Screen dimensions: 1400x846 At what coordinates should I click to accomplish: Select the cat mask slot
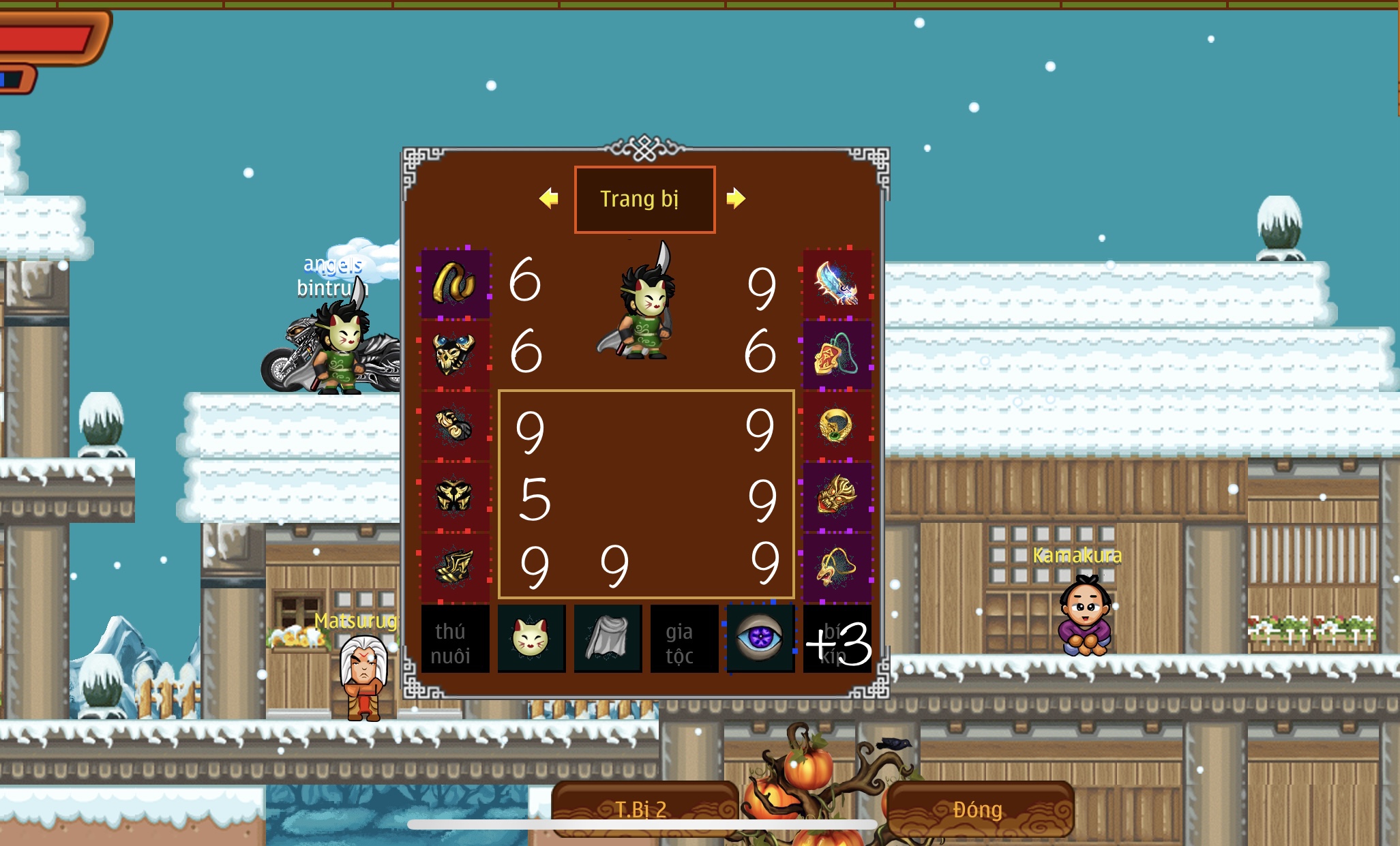click(531, 639)
